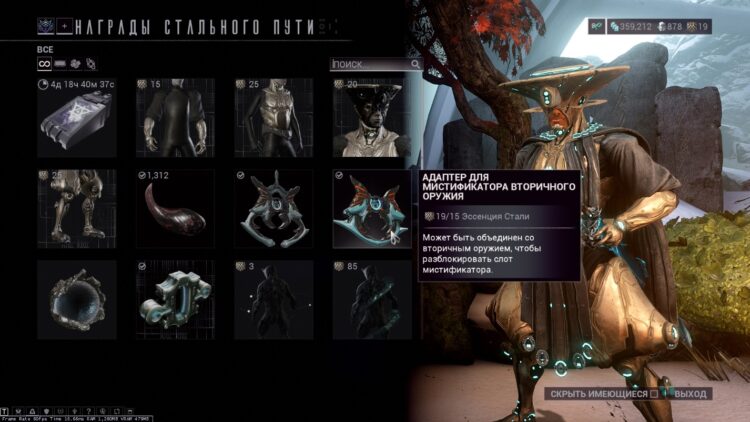Choose the dark ring-shaped reward tile
The image size is (750, 422).
[76, 299]
